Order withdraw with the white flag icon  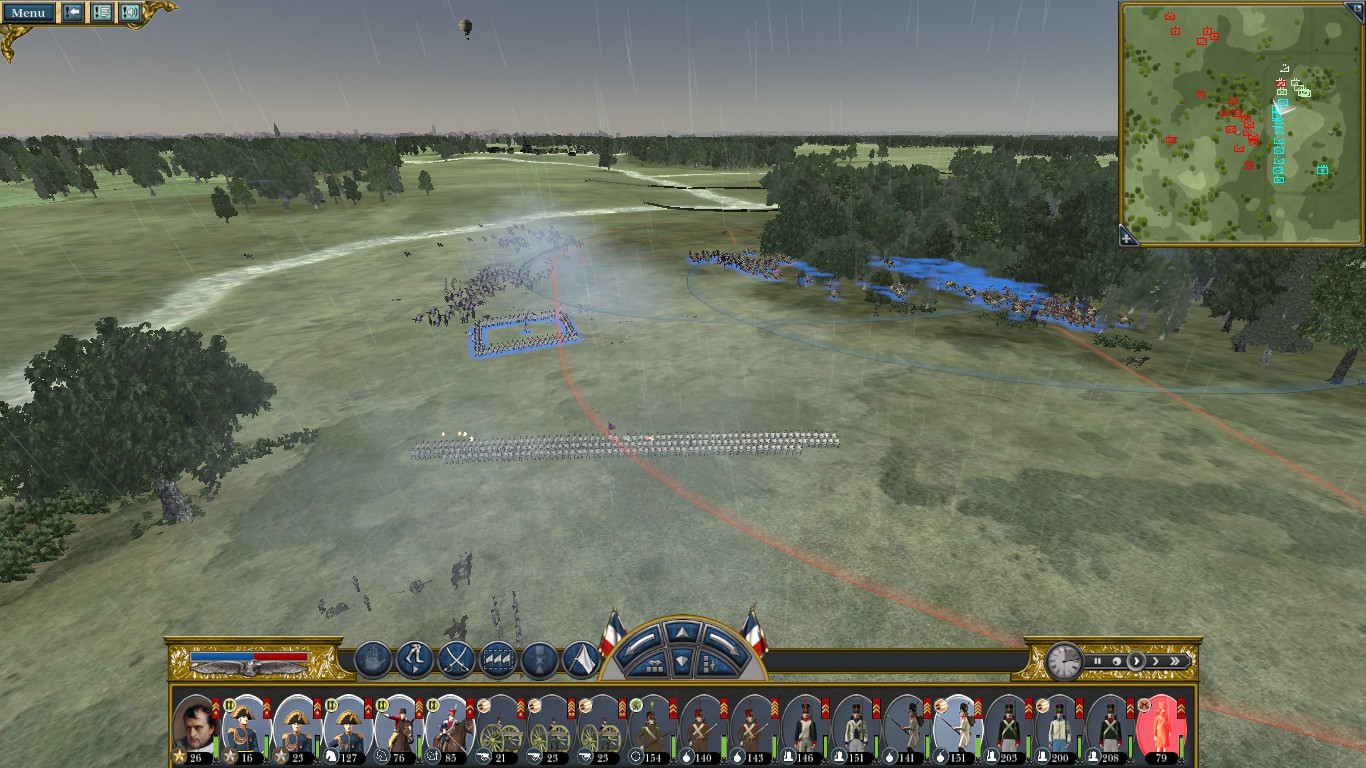[x=581, y=660]
